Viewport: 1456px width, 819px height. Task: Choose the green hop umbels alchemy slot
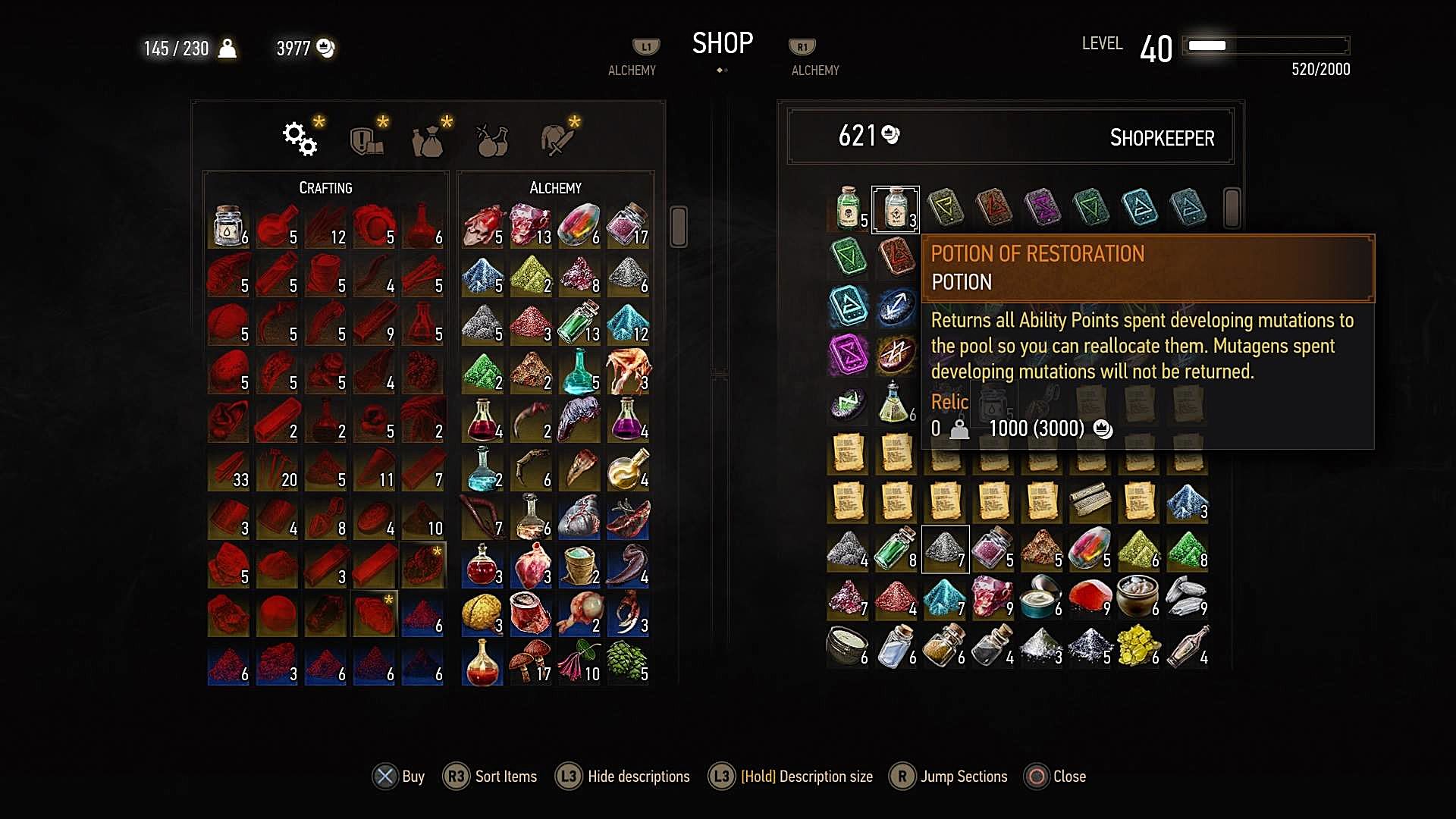(x=628, y=661)
